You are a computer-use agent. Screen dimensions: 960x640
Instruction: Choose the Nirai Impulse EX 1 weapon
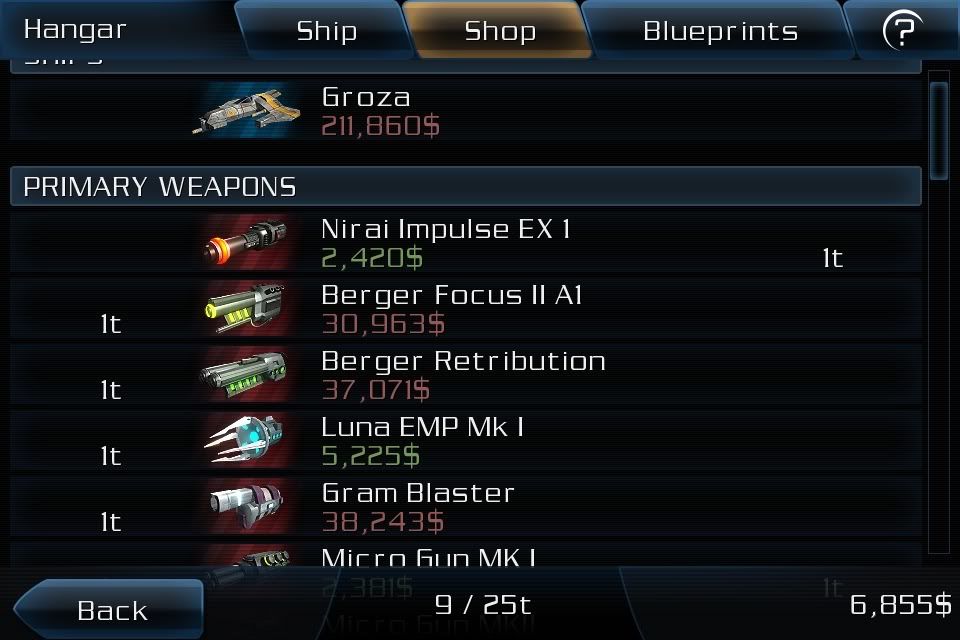(x=465, y=243)
